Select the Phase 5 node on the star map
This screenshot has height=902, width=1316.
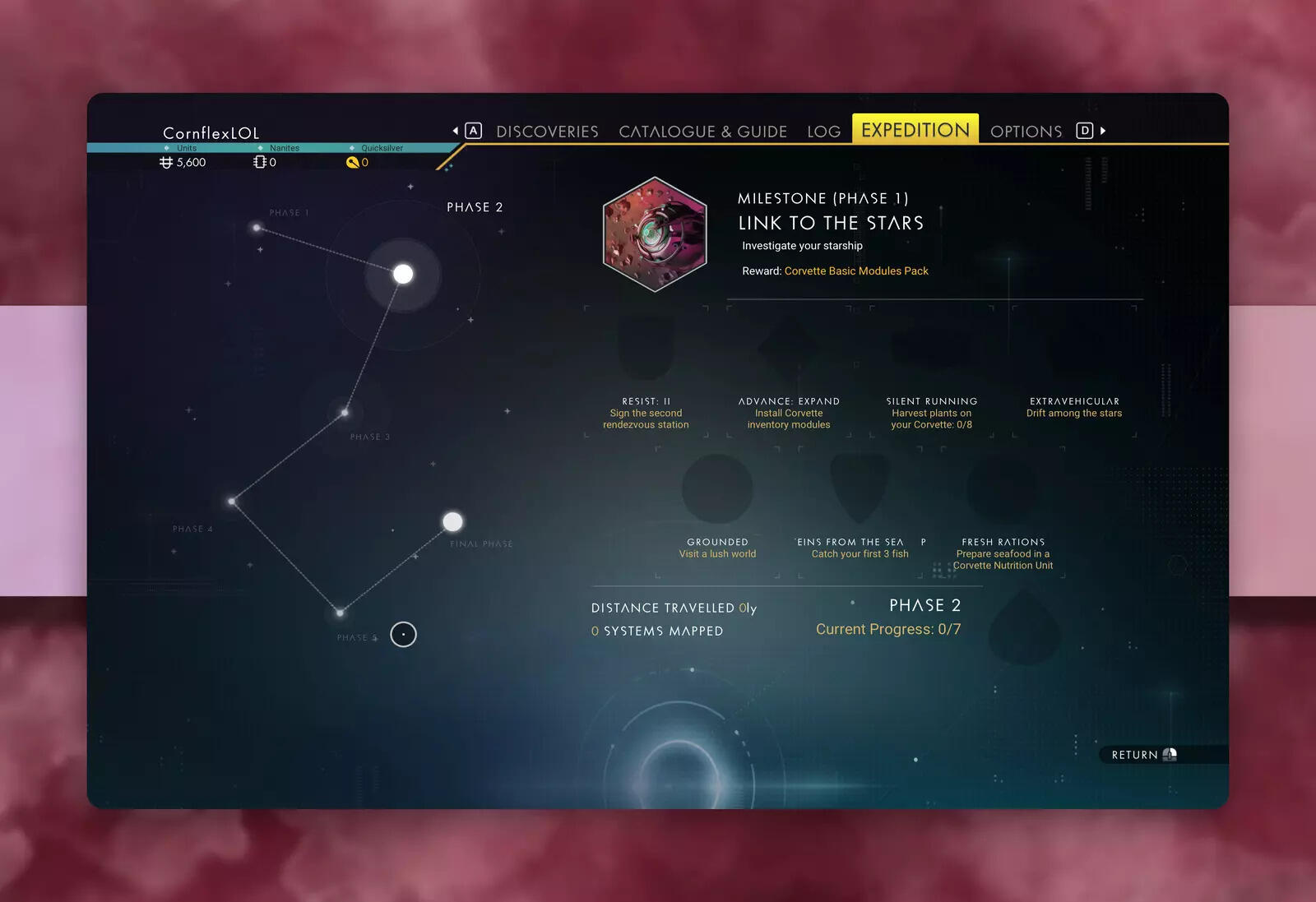click(340, 612)
